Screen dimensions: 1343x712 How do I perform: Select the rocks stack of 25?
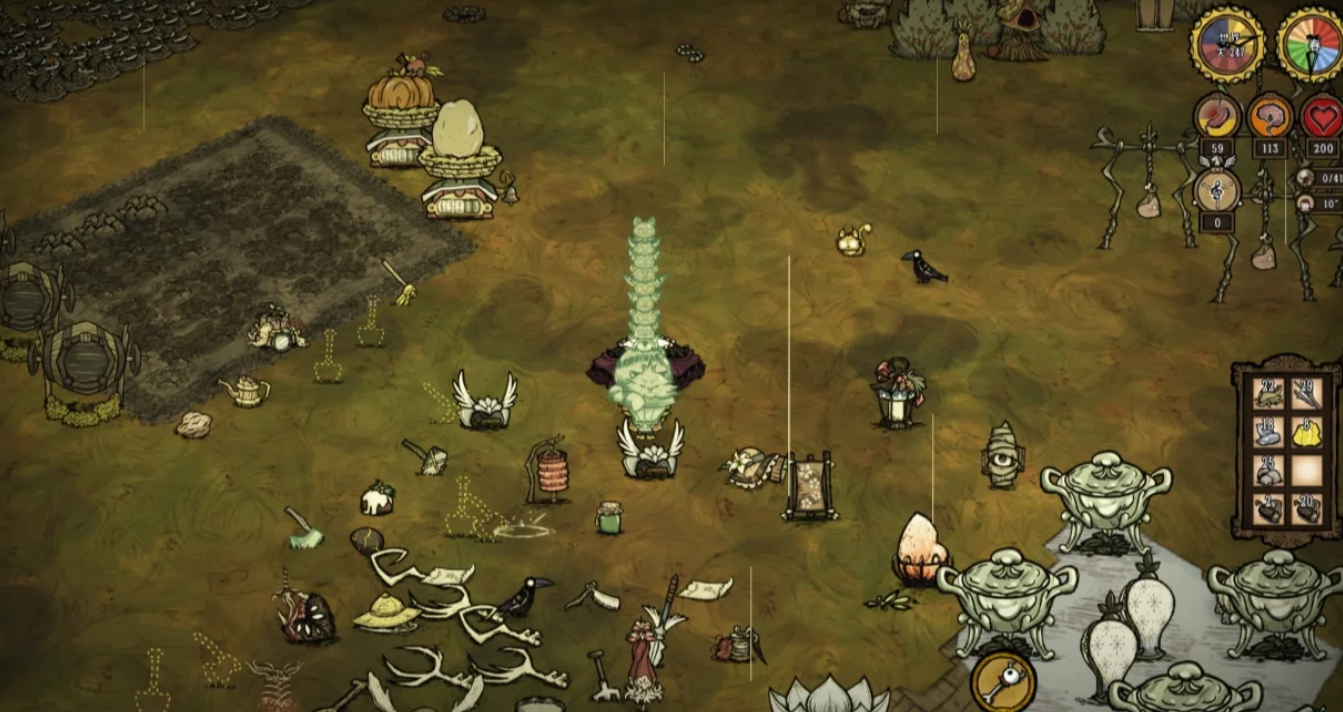click(x=1268, y=471)
